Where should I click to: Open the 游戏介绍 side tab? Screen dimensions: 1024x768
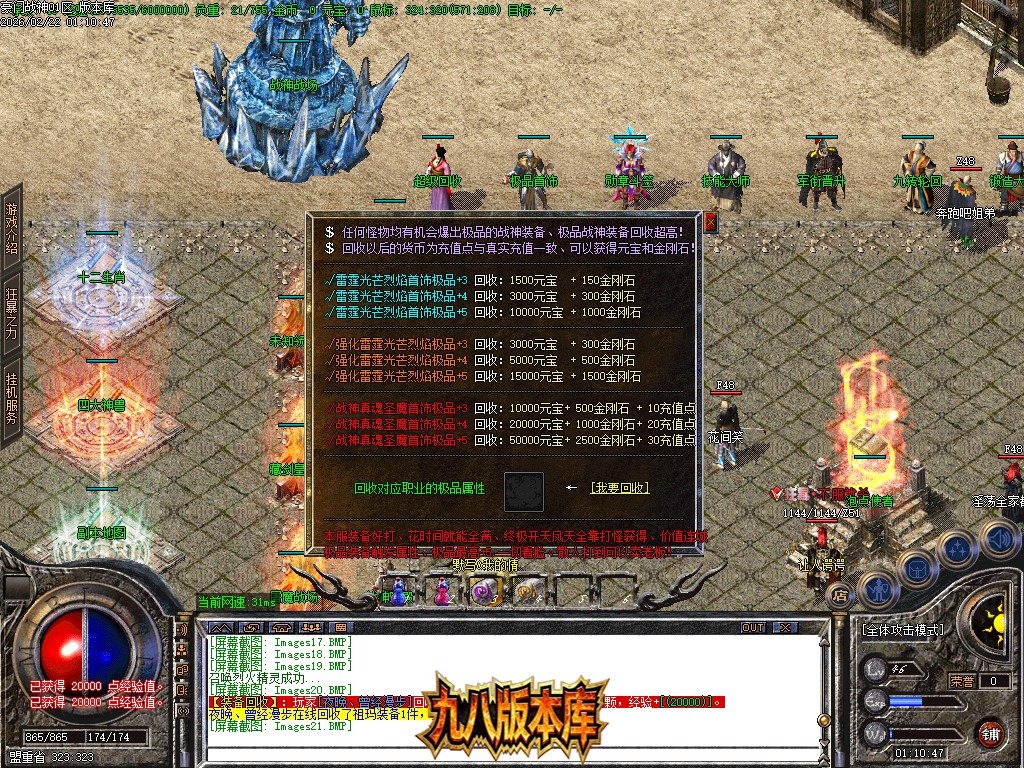click(x=12, y=228)
